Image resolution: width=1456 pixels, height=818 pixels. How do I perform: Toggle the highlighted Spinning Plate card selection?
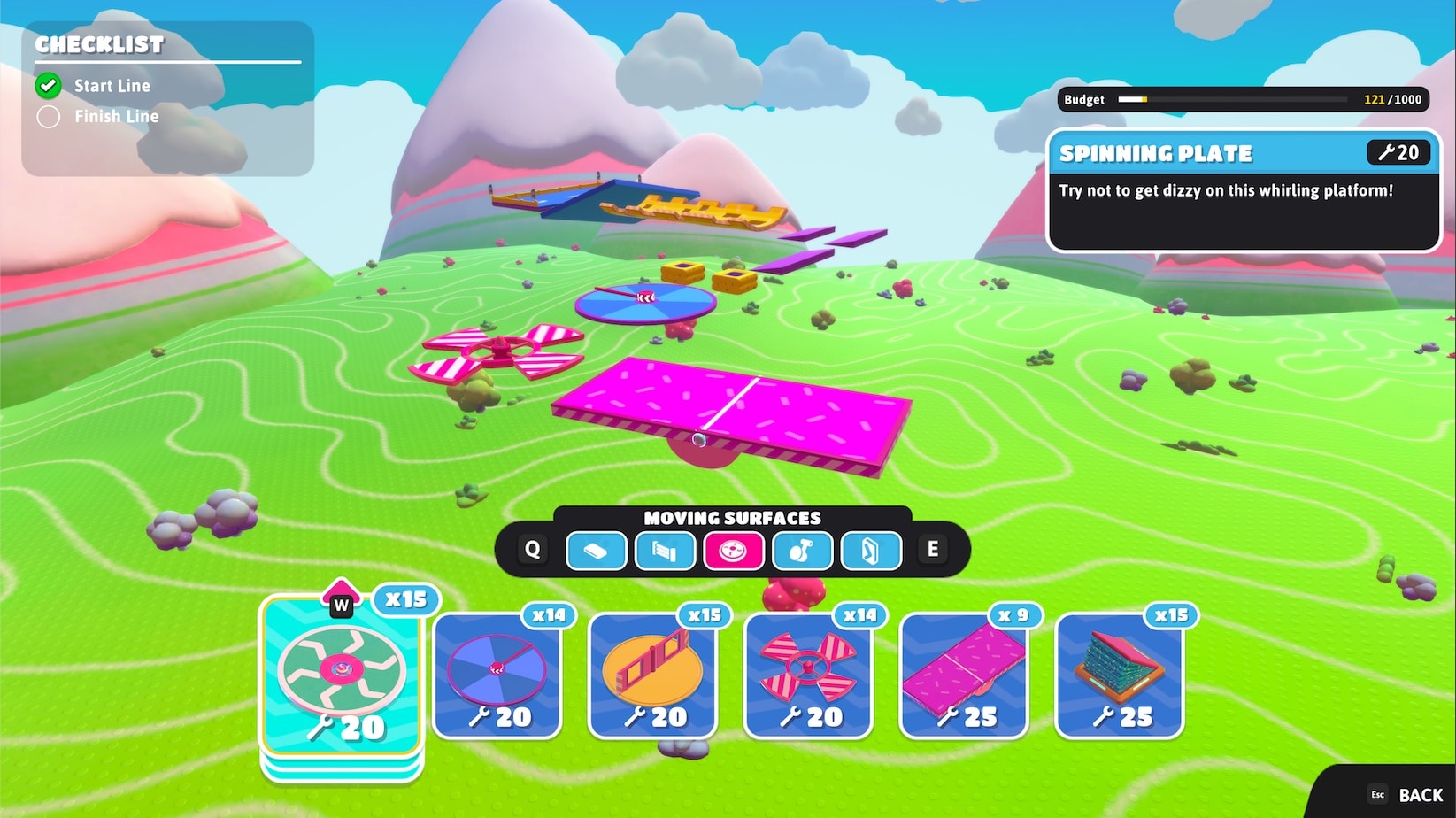pyautogui.click(x=342, y=677)
